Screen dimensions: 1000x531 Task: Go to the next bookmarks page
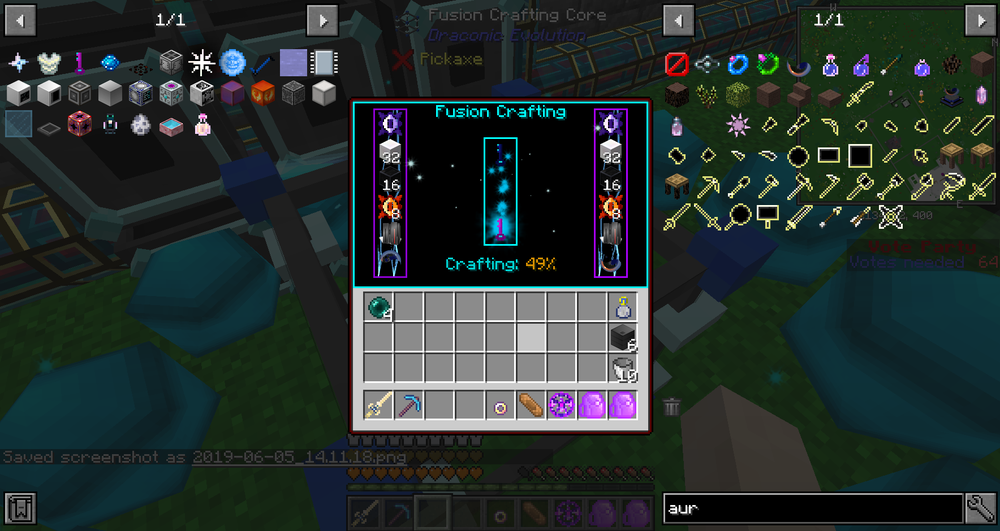coord(321,19)
